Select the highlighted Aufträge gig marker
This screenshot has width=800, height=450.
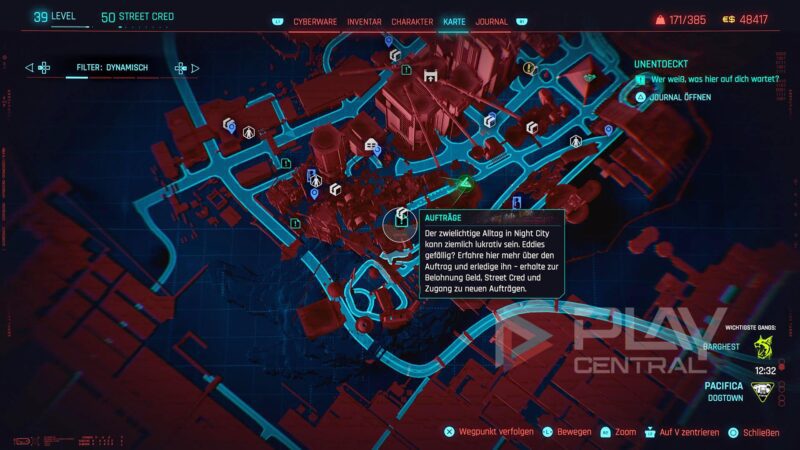coord(400,219)
